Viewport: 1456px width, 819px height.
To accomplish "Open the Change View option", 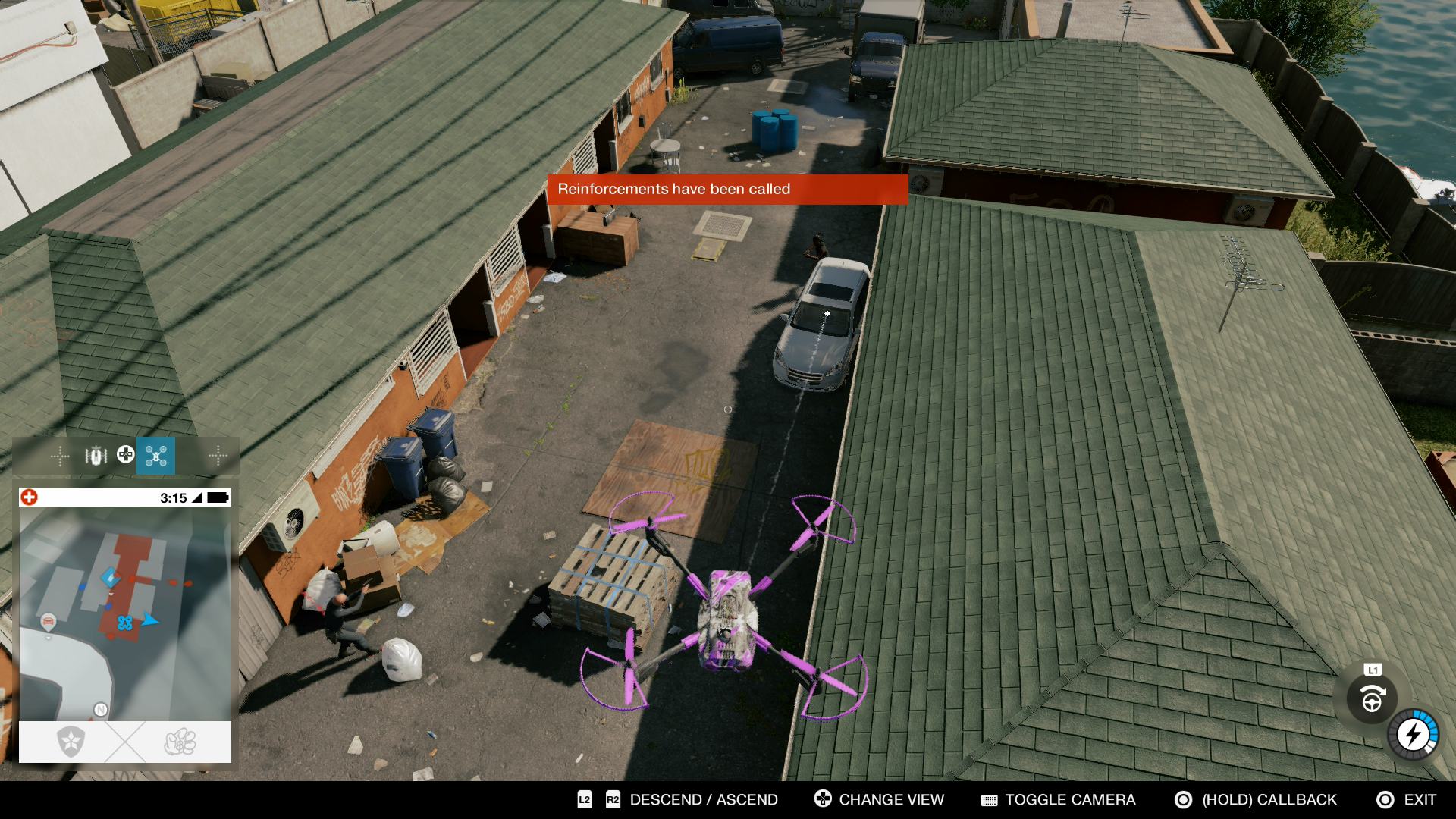I will tap(890, 799).
